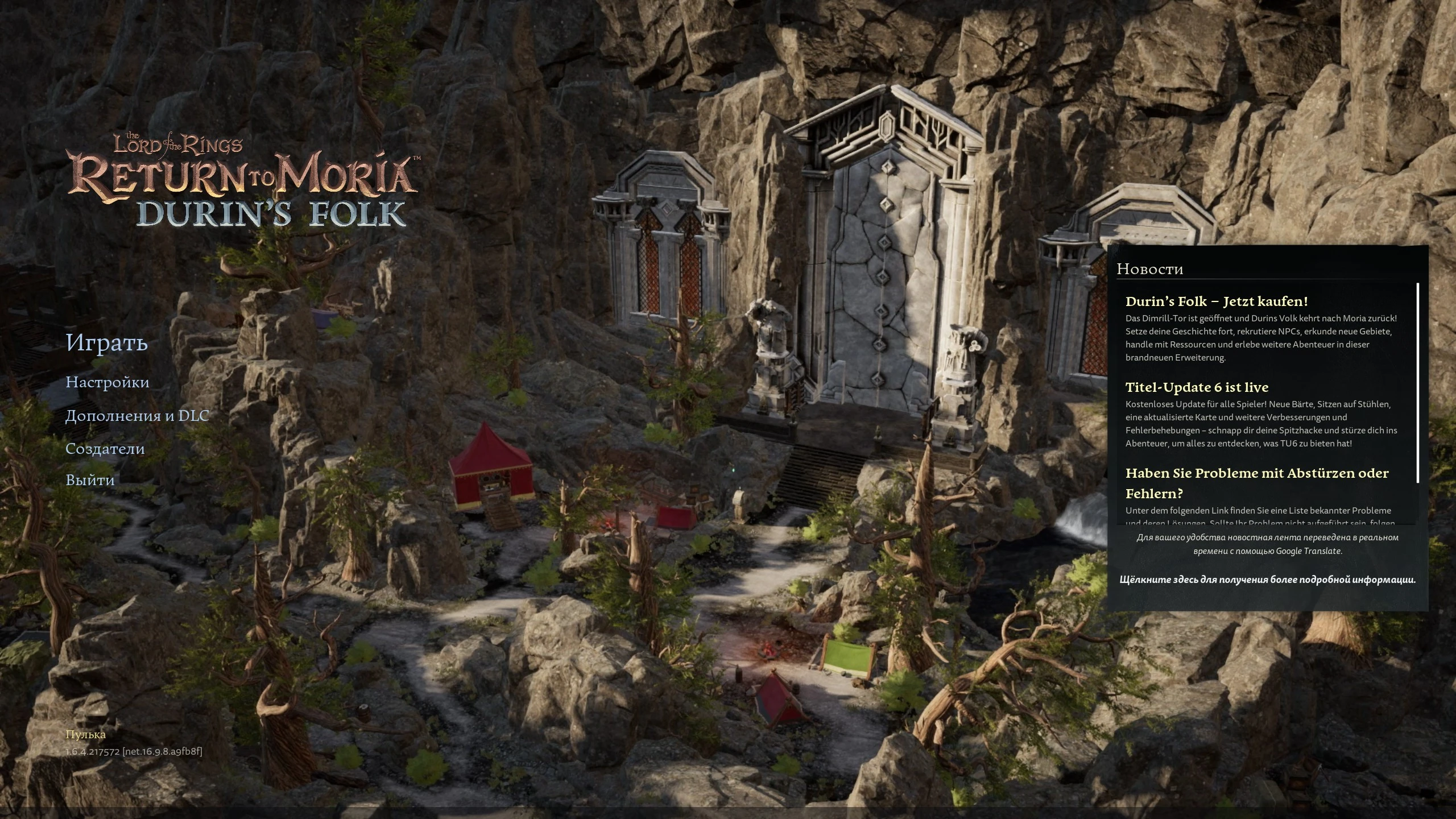Open "Дополнения и DLC" section
This screenshot has height=819, width=1456.
tap(138, 416)
